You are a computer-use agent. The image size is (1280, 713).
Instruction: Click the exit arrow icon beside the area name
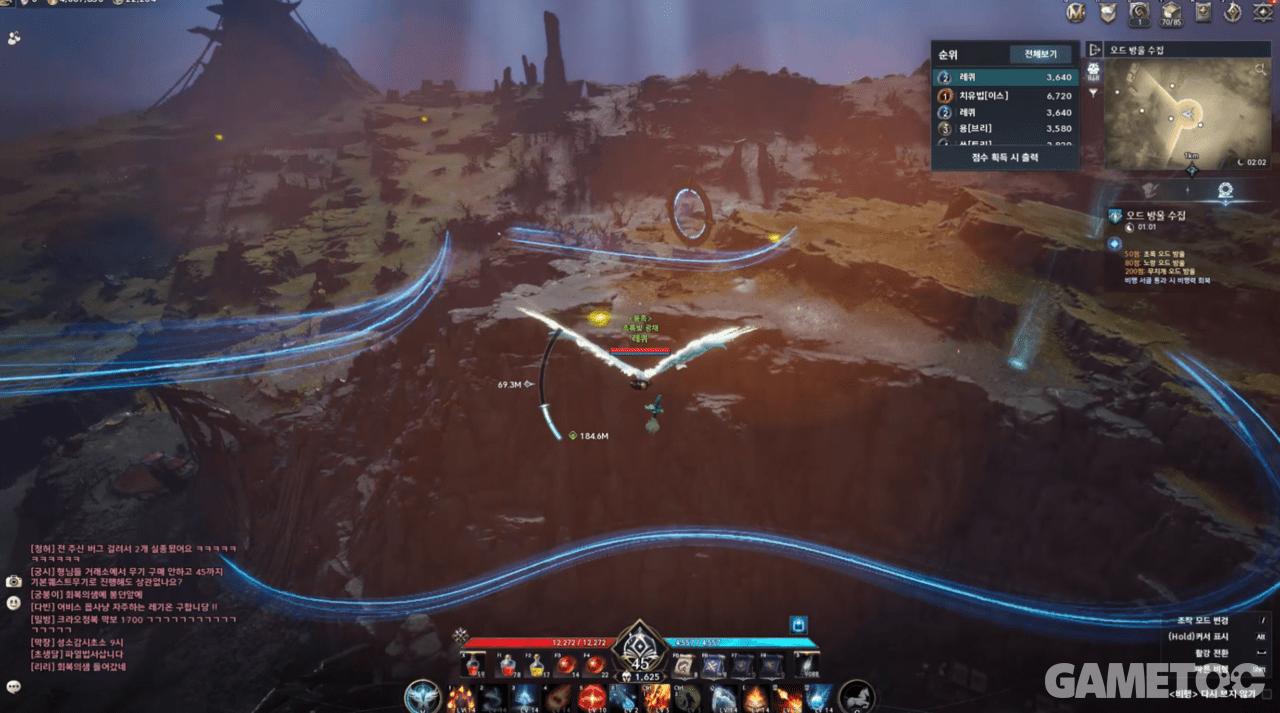[x=1094, y=49]
